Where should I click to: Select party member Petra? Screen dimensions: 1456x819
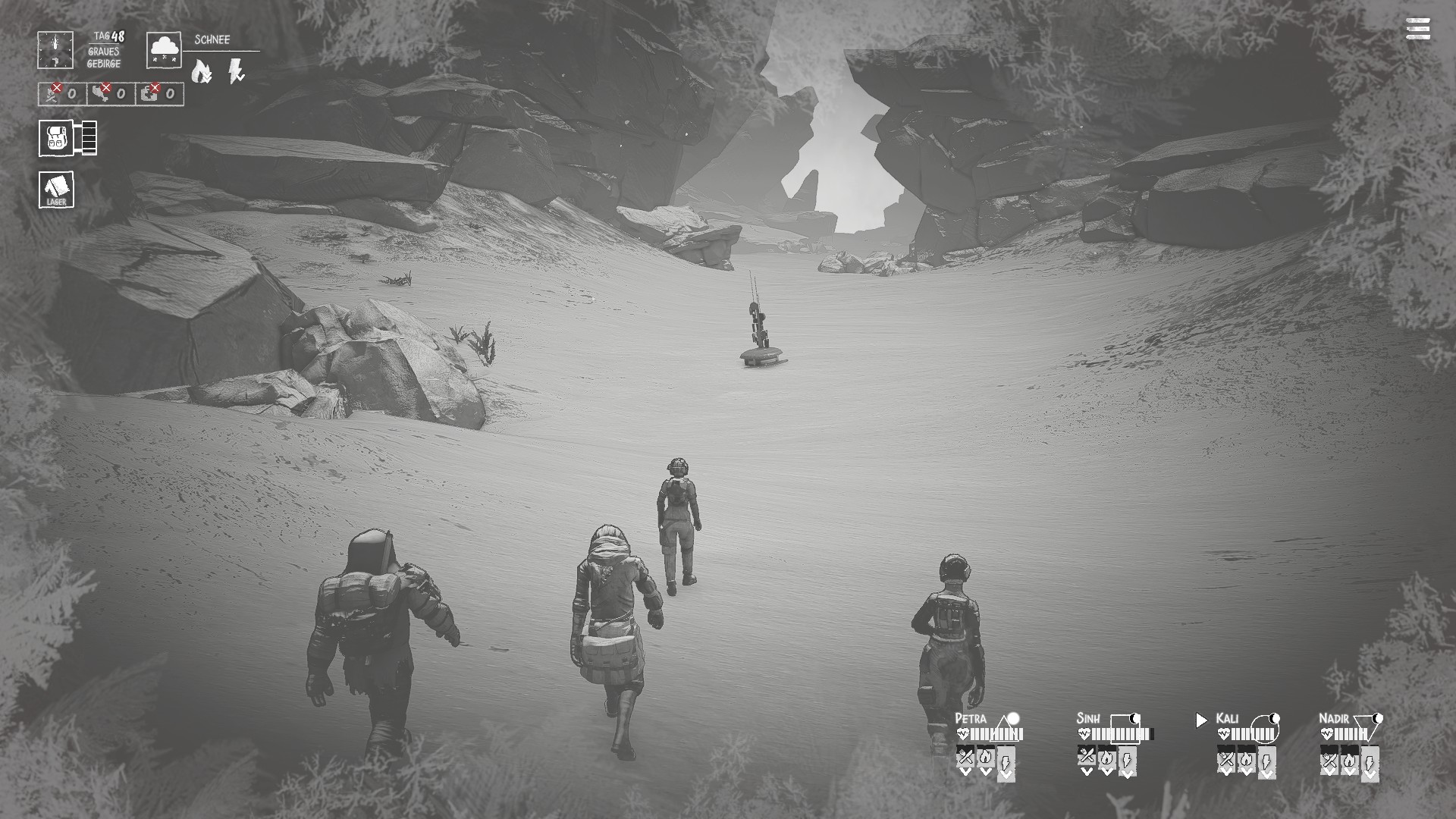971,718
